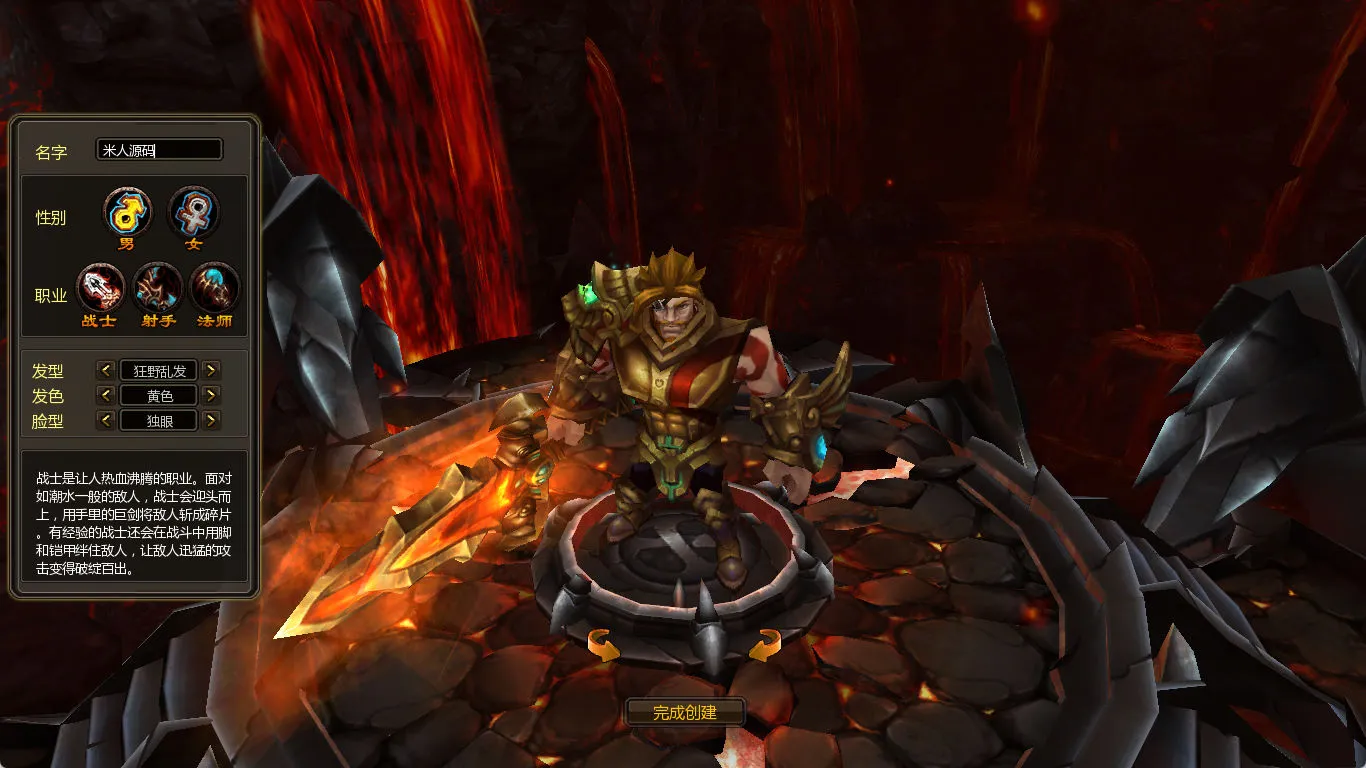Image resolution: width=1366 pixels, height=768 pixels.
Task: Select the male gender icon
Action: 128,212
